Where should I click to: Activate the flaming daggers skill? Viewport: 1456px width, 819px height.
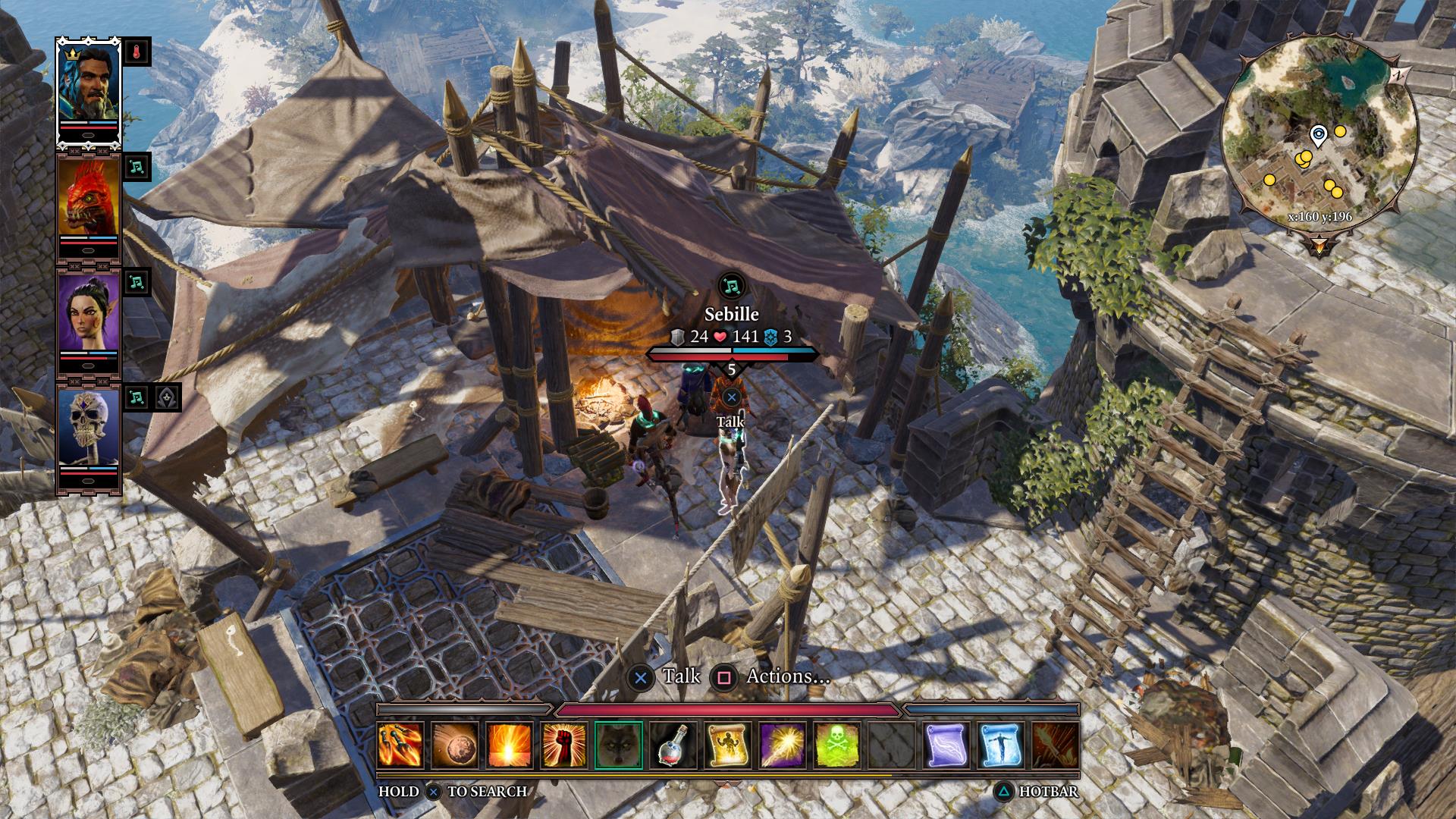pyautogui.click(x=400, y=745)
